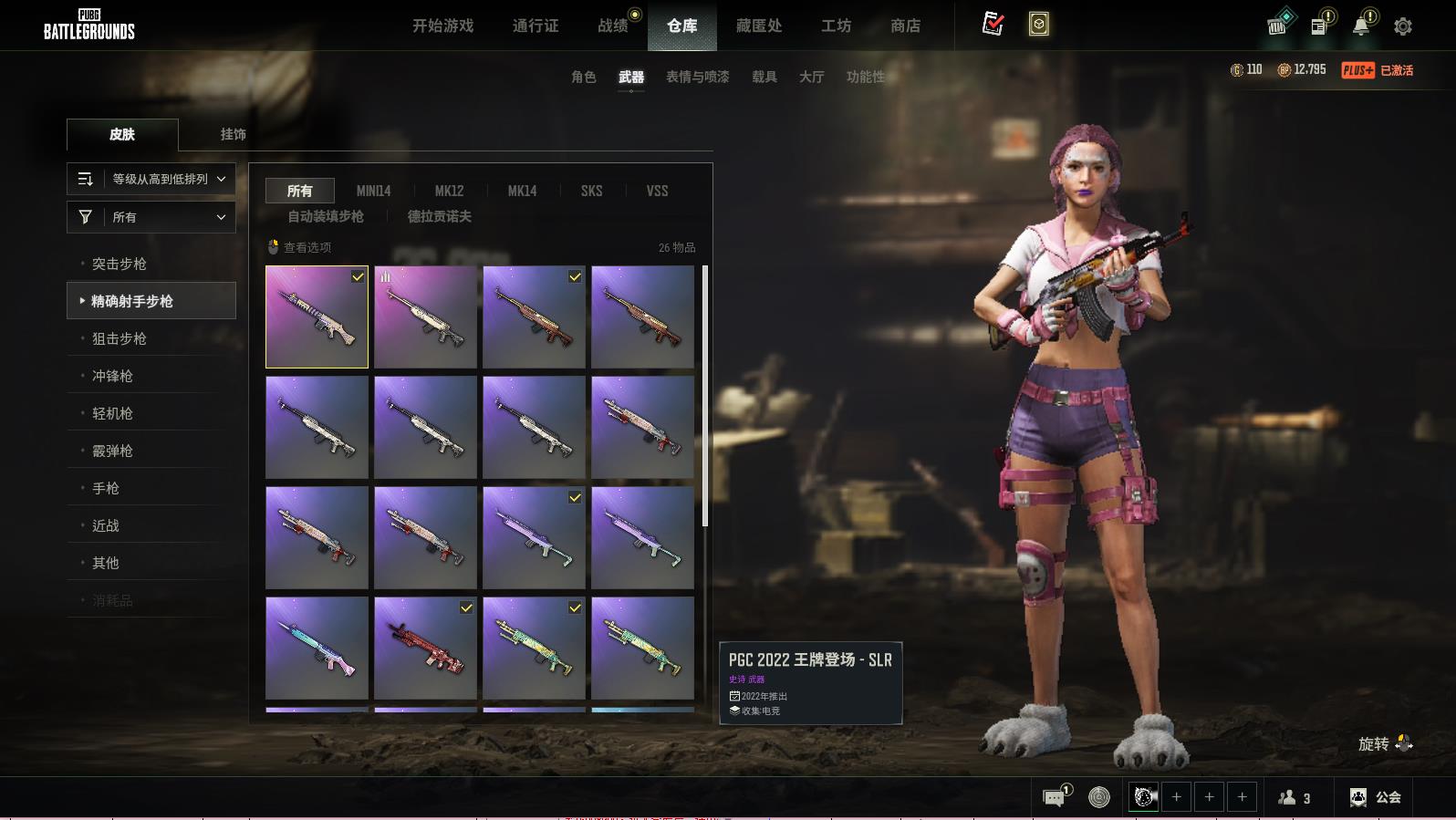Choose the 突击步枪 assault rifle category
Screen dimensions: 1456x820
tap(120, 264)
